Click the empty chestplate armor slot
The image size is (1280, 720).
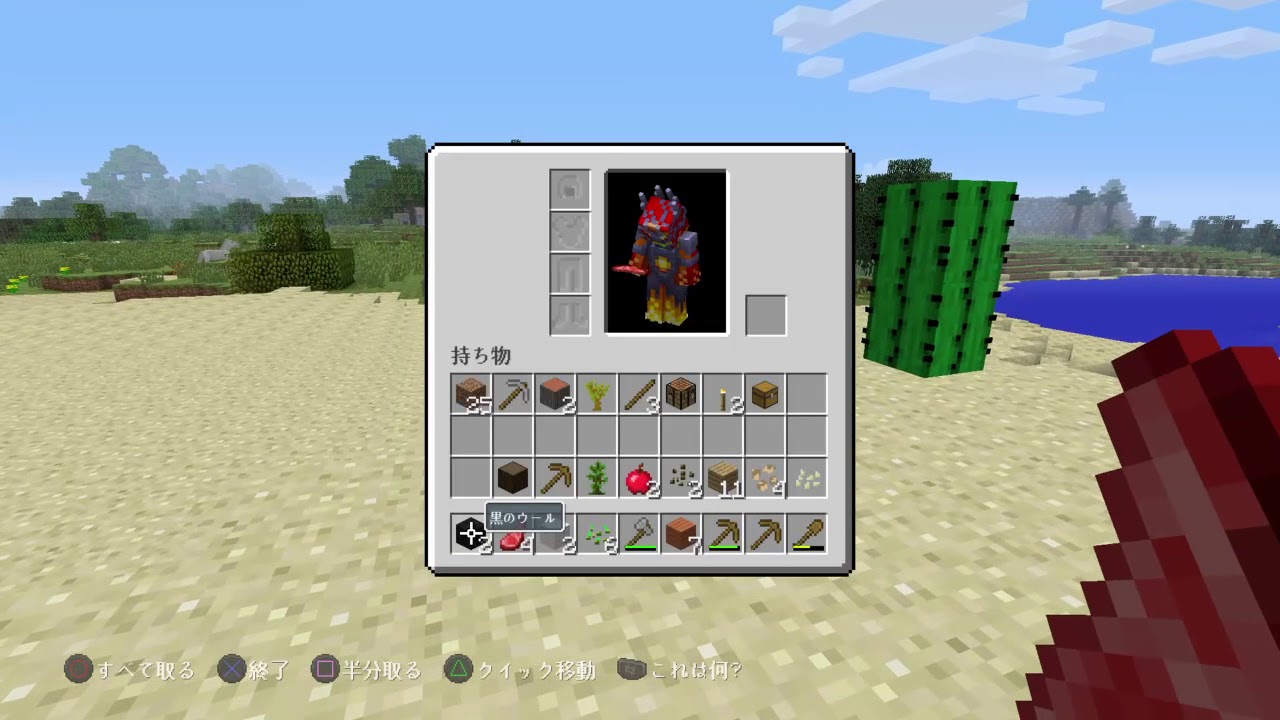569,230
